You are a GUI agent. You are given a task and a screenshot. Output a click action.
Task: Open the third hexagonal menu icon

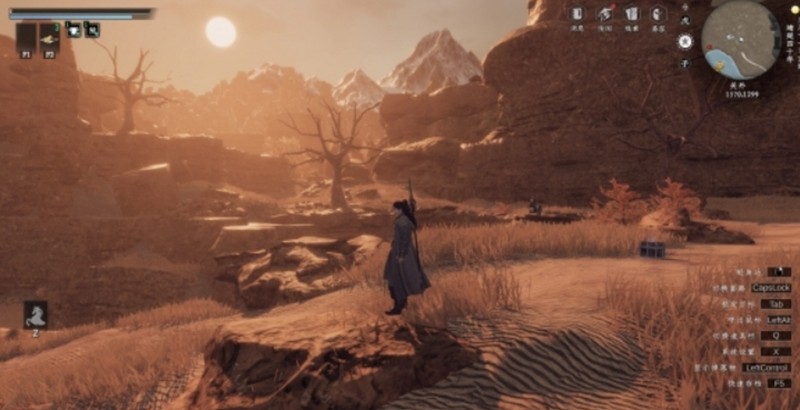pos(631,14)
